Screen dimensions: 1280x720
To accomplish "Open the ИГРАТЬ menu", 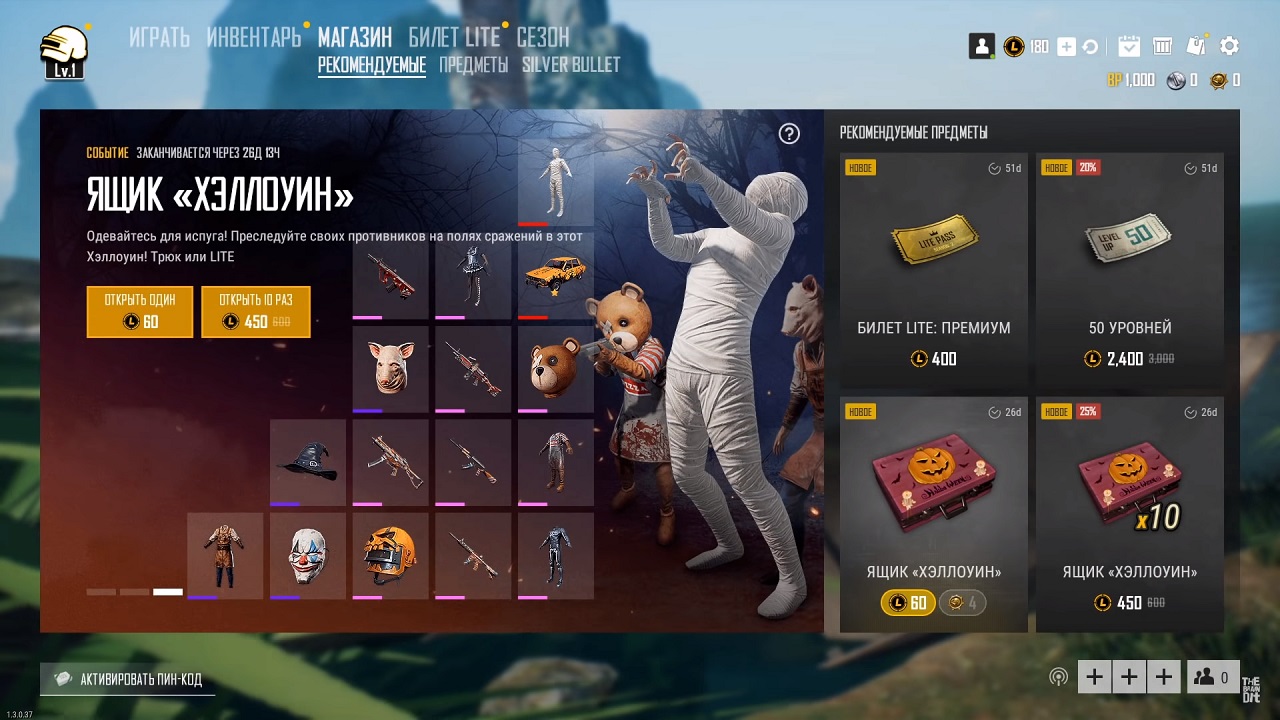I will tap(159, 38).
